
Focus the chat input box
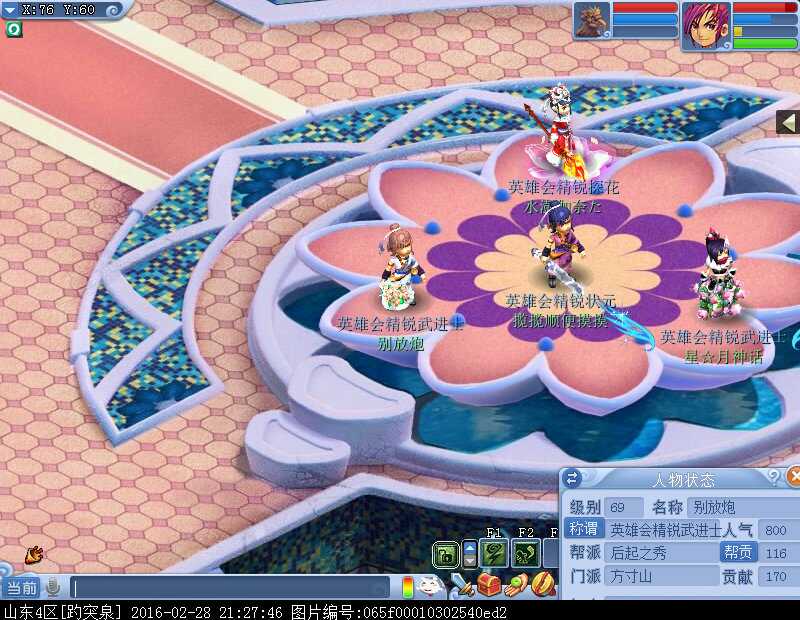230,588
